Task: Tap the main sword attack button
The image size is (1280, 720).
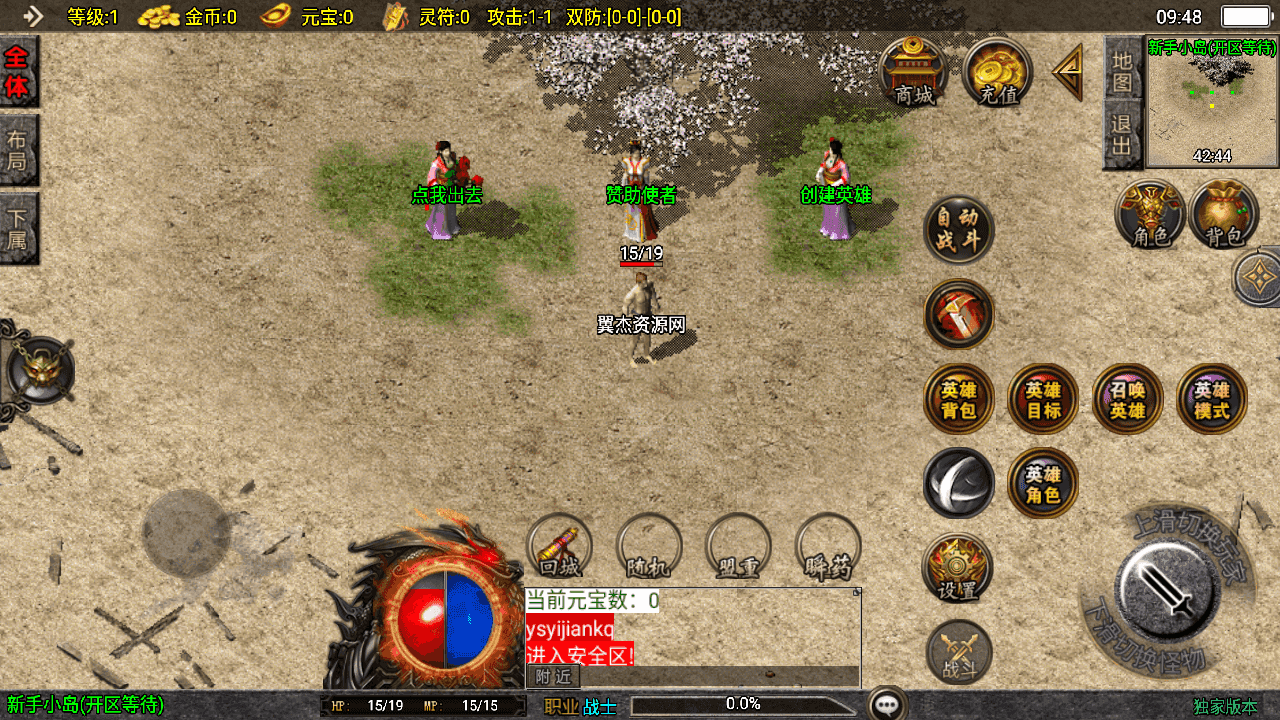Action: pos(1166,586)
